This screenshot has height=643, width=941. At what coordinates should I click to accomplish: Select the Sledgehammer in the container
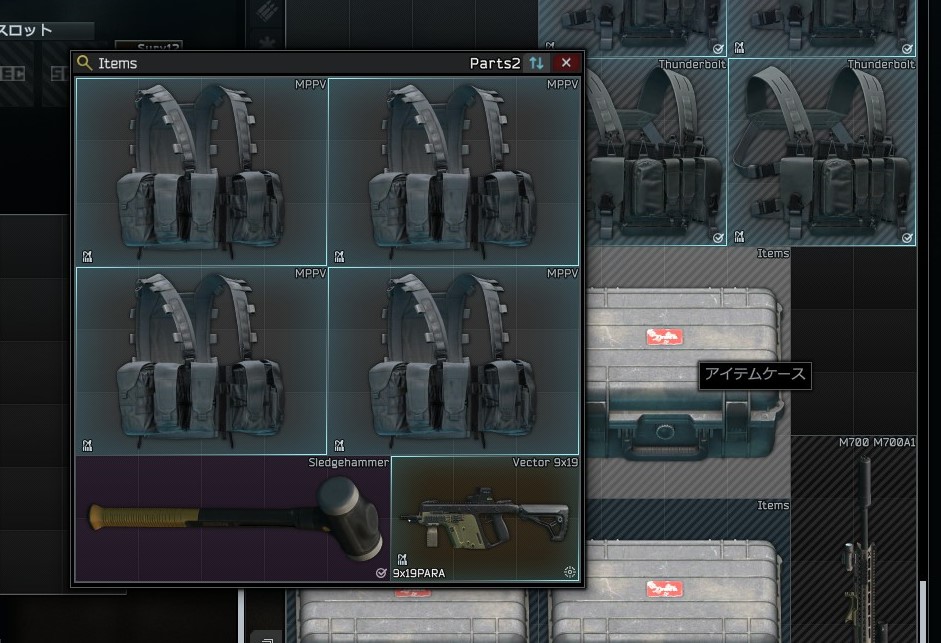[232, 518]
